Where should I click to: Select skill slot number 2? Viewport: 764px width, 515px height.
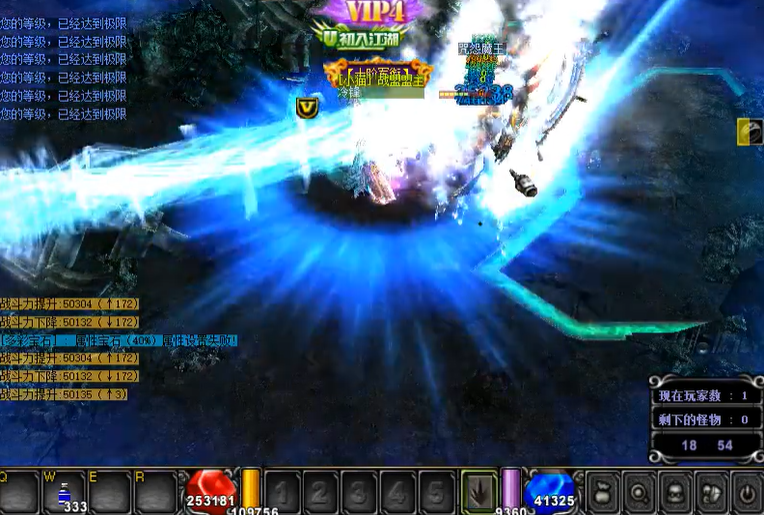coord(320,492)
